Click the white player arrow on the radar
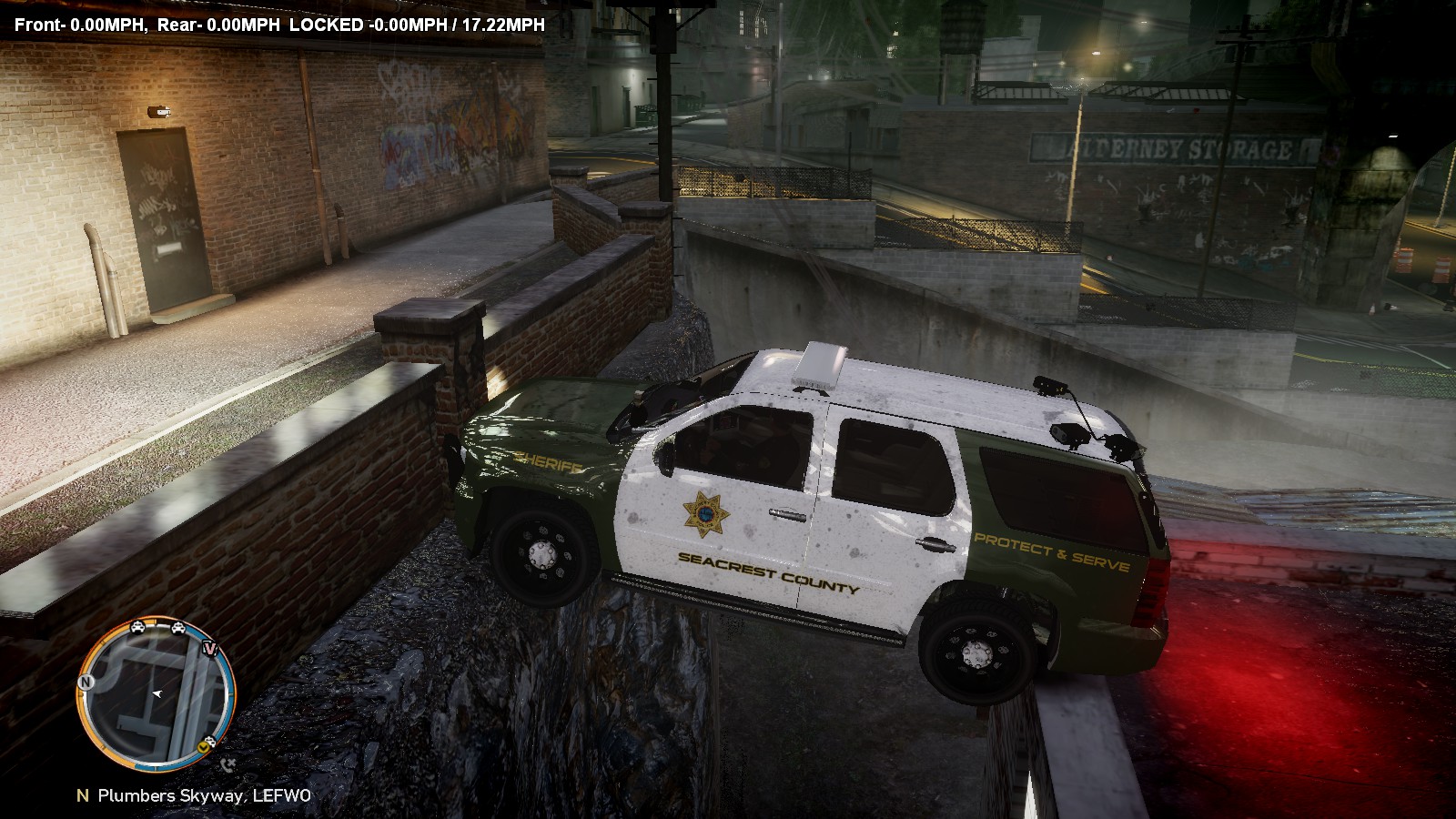Viewport: 1456px width, 819px height. 157,694
